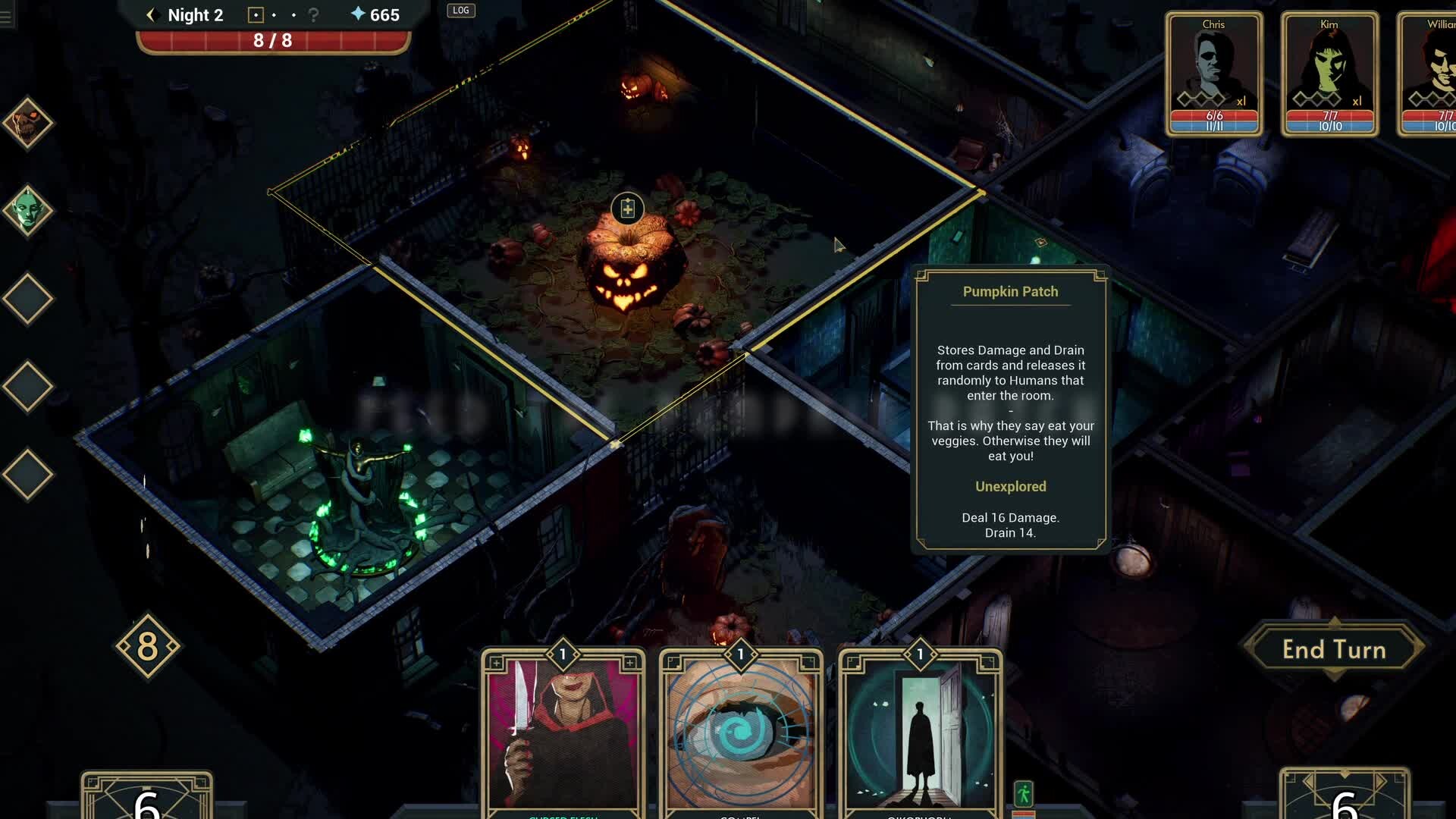Choose the Oikophobia doorway card
Image resolution: width=1456 pixels, height=819 pixels.
coord(919,732)
